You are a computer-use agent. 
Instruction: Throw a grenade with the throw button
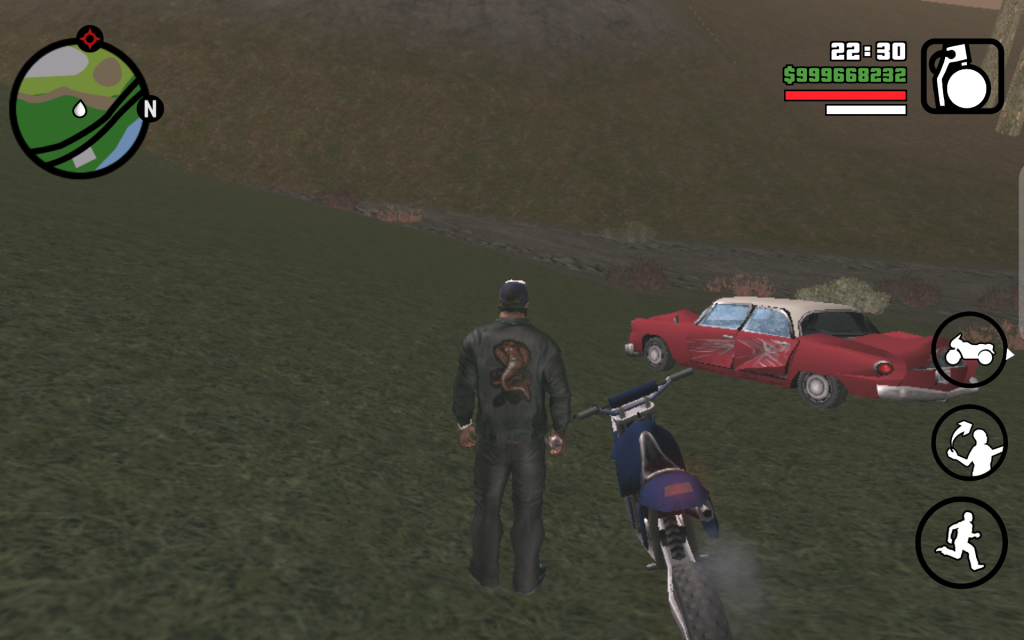[x=969, y=444]
